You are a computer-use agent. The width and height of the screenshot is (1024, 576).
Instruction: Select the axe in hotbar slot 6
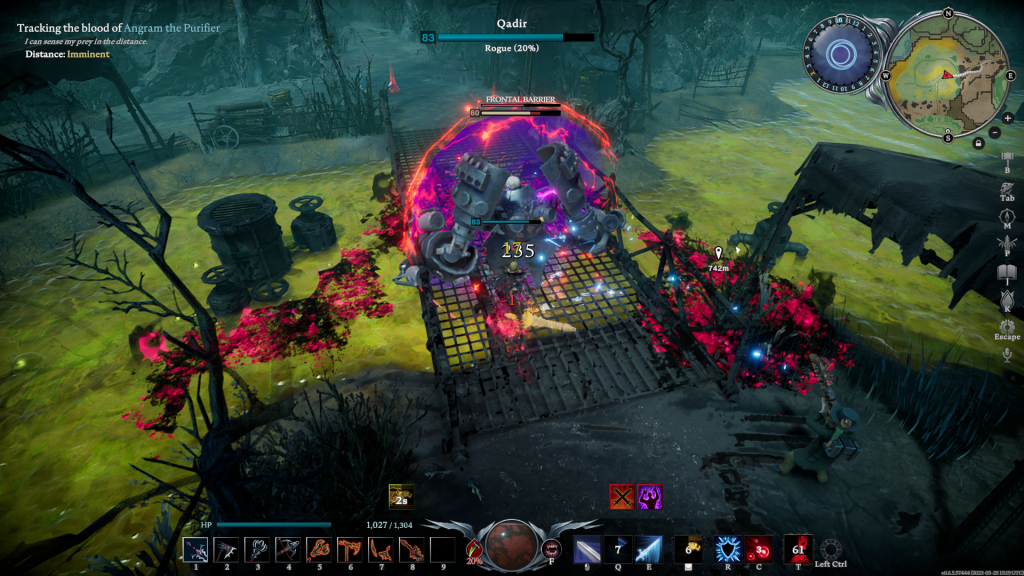click(x=350, y=549)
